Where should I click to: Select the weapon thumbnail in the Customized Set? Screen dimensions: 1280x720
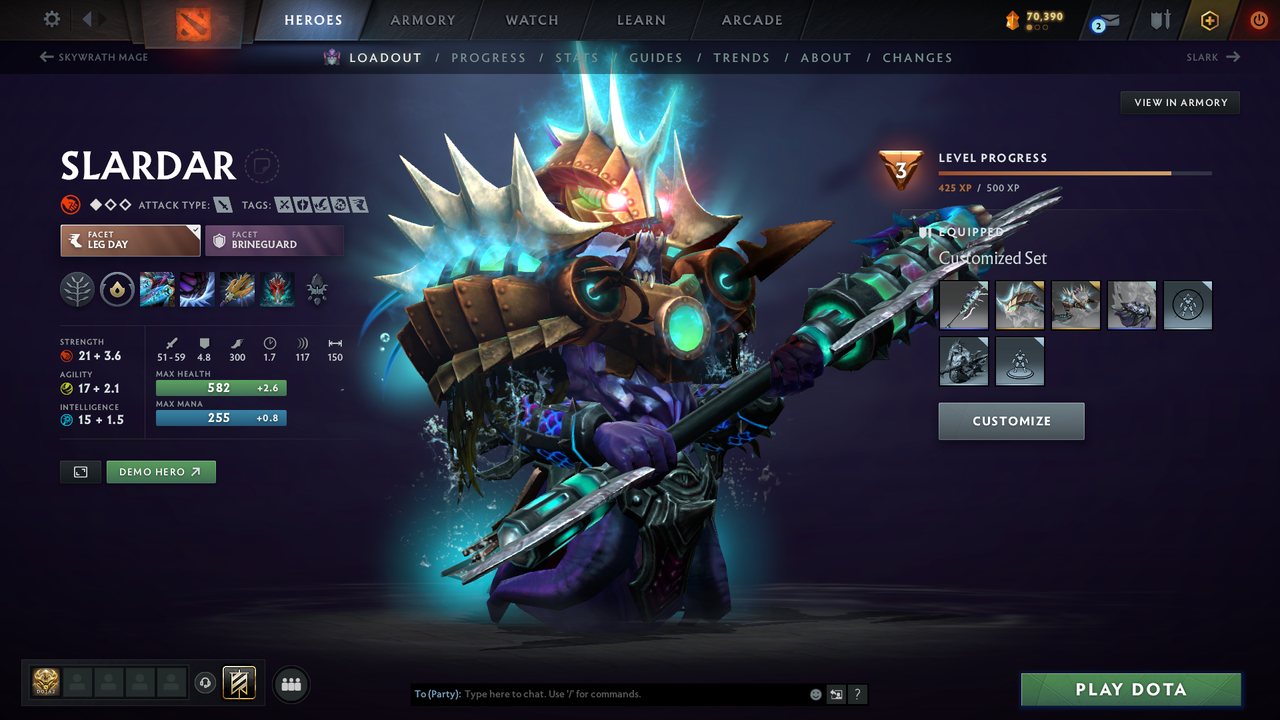tap(963, 305)
